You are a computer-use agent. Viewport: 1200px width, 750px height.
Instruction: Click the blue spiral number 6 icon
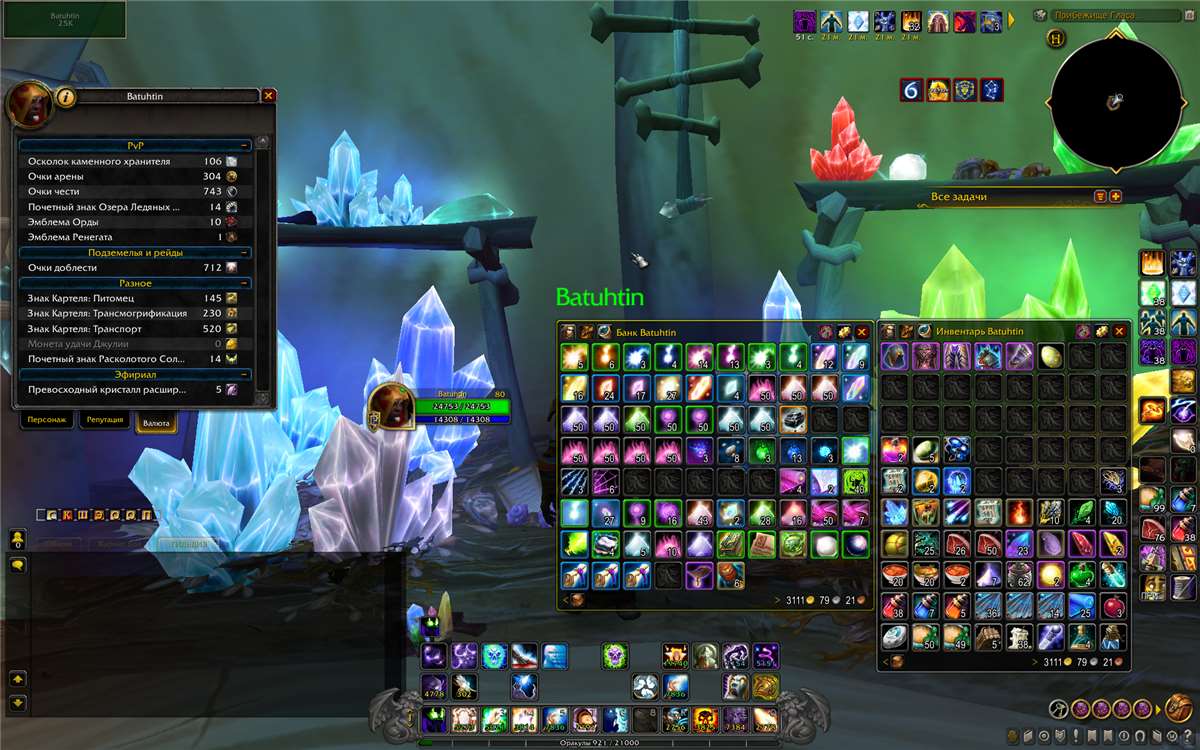(911, 90)
